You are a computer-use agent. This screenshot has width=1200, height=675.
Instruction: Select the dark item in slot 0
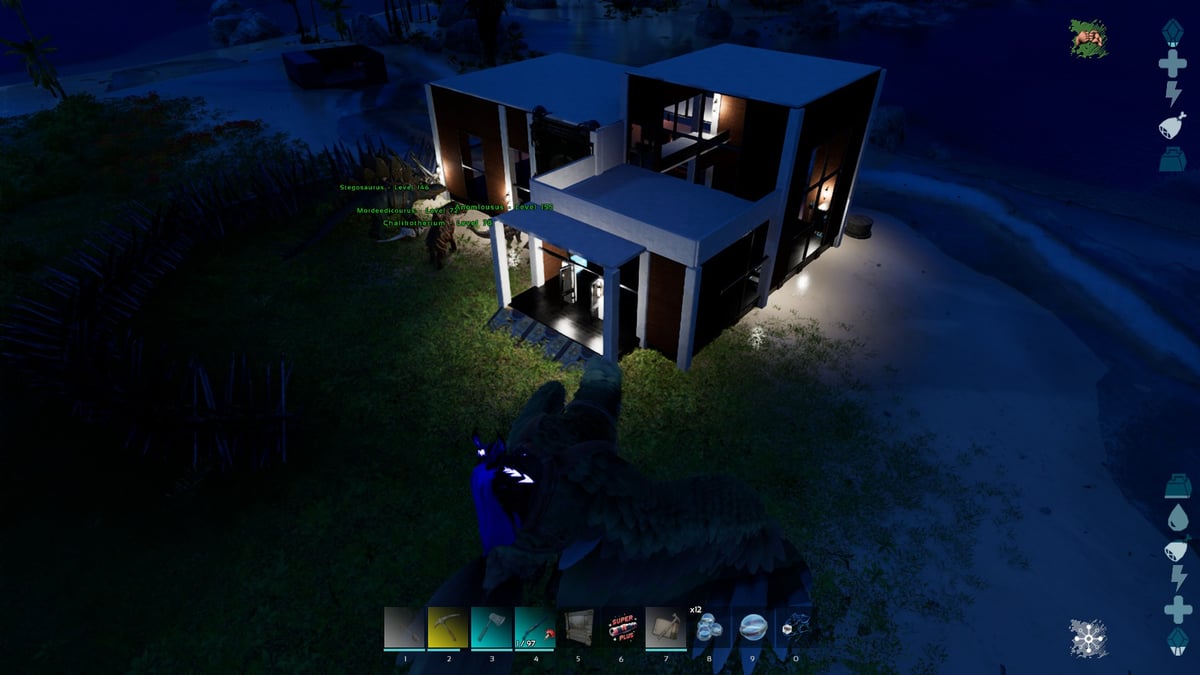795,627
